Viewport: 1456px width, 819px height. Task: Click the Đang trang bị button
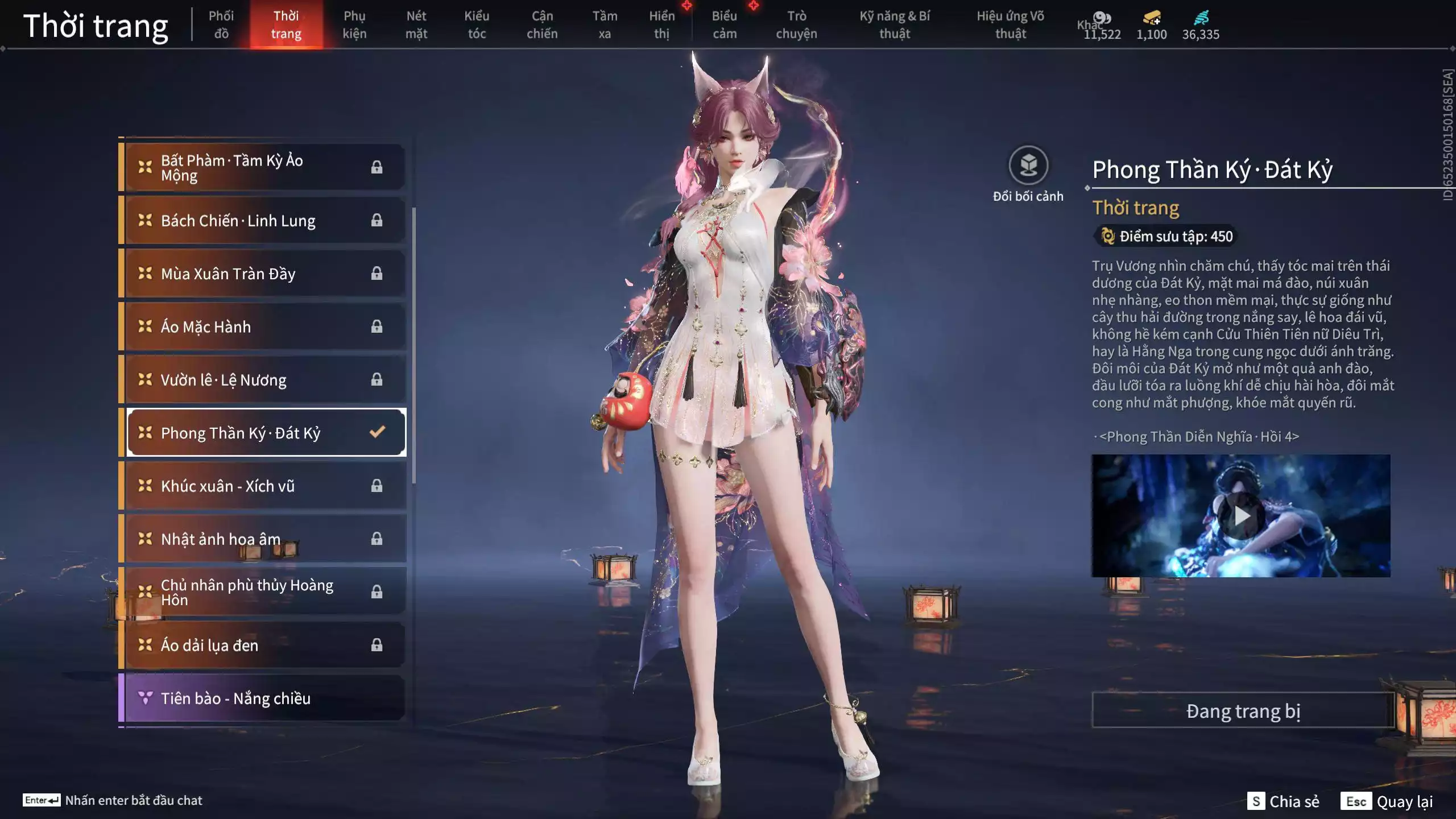1242,710
